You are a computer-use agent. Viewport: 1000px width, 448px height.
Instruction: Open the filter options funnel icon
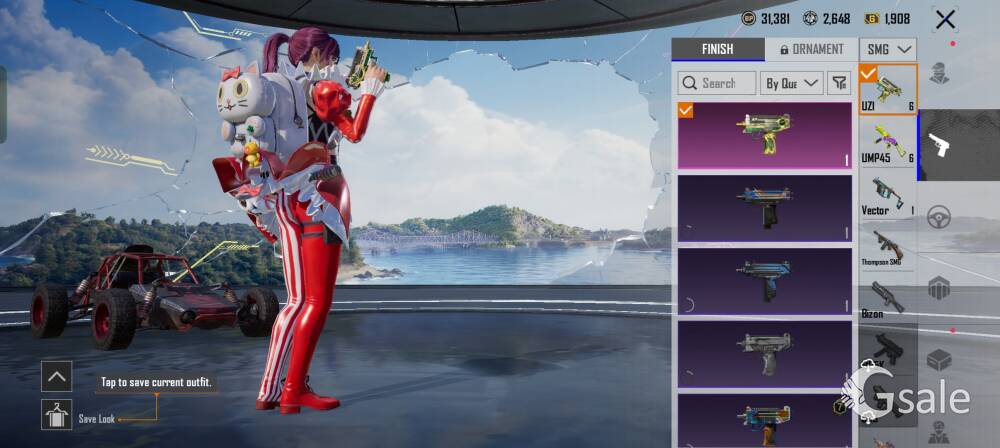tap(840, 83)
